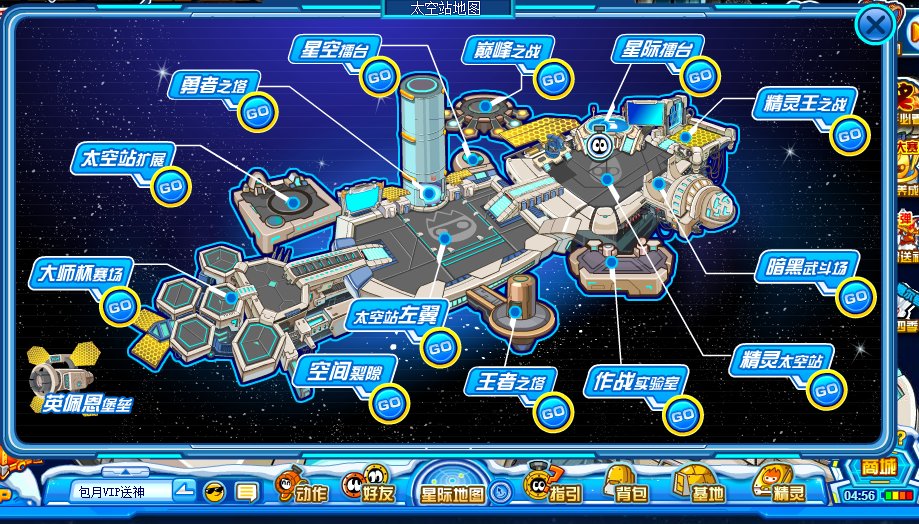The image size is (919, 524).
Task: Choose the GO button for 空间裂隙
Action: (x=388, y=404)
